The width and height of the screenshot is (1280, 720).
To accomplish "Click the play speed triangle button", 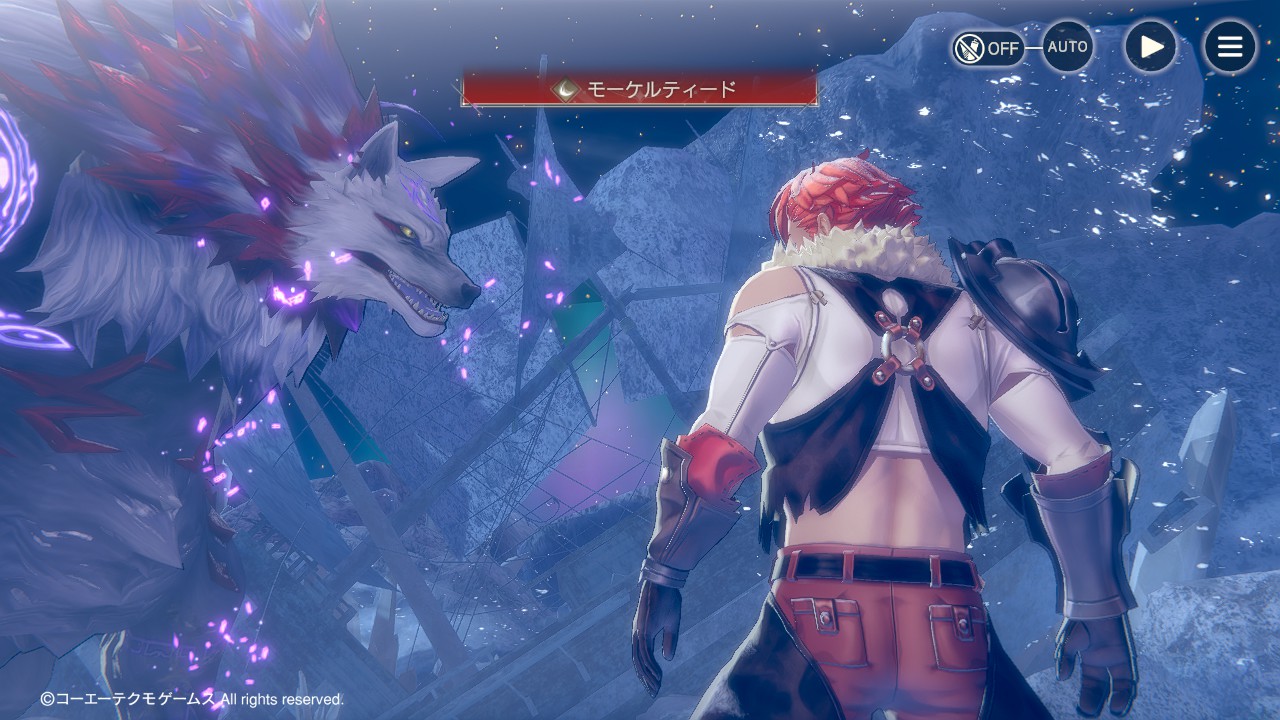I will click(x=1150, y=47).
